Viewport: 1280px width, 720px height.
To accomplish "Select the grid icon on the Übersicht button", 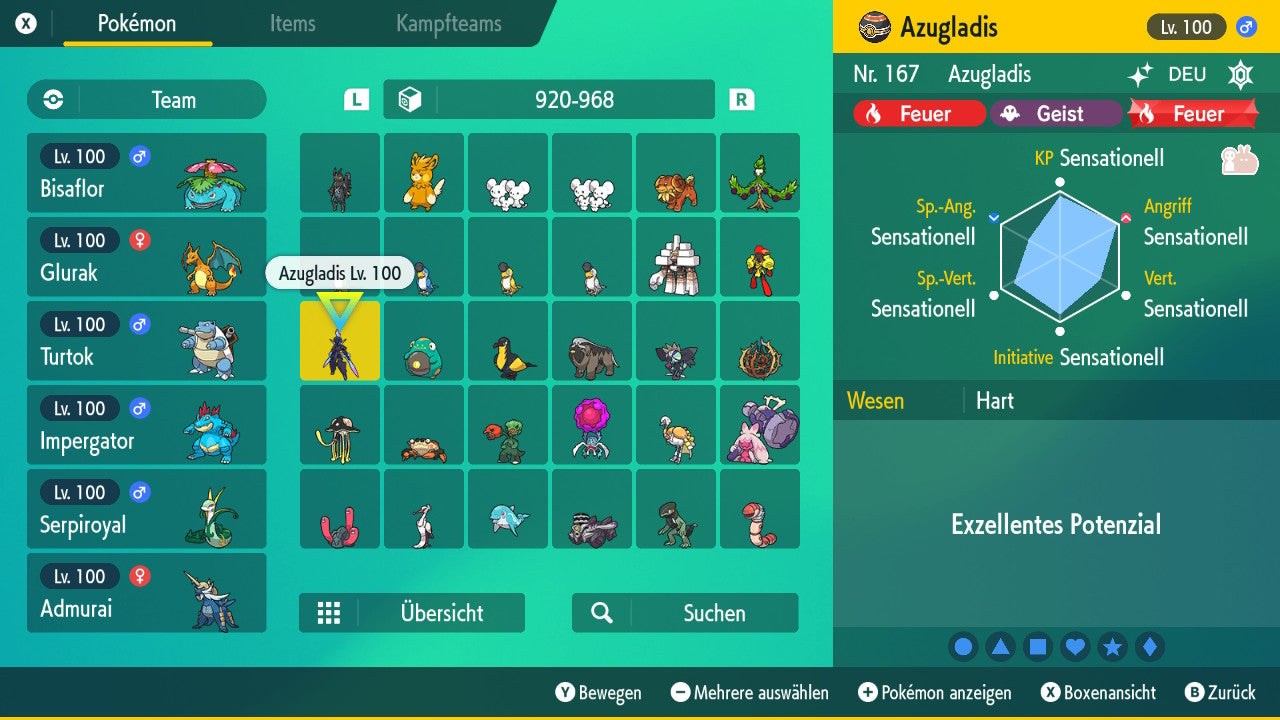I will pyautogui.click(x=329, y=612).
